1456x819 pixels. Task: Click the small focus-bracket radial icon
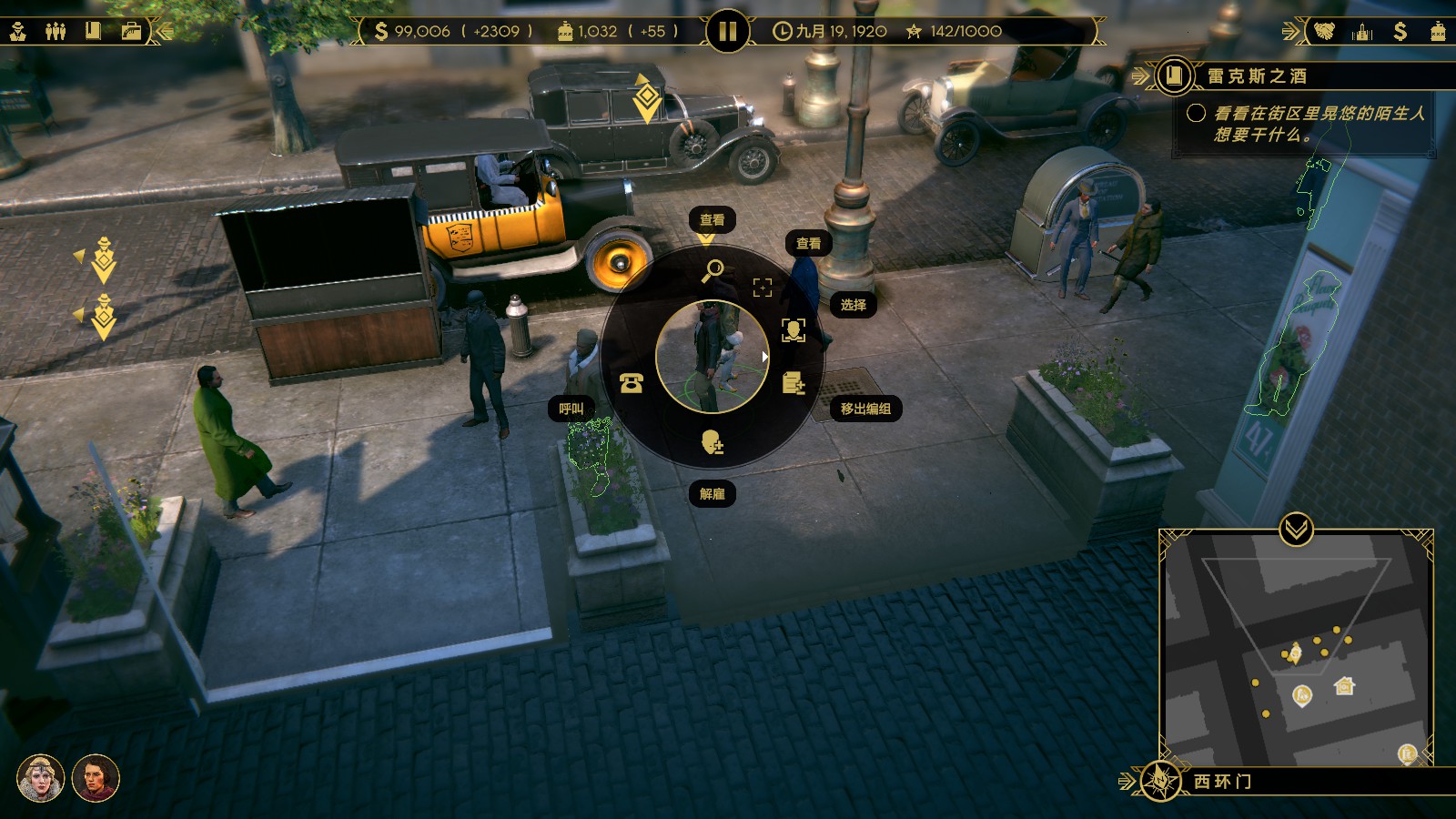pos(763,288)
